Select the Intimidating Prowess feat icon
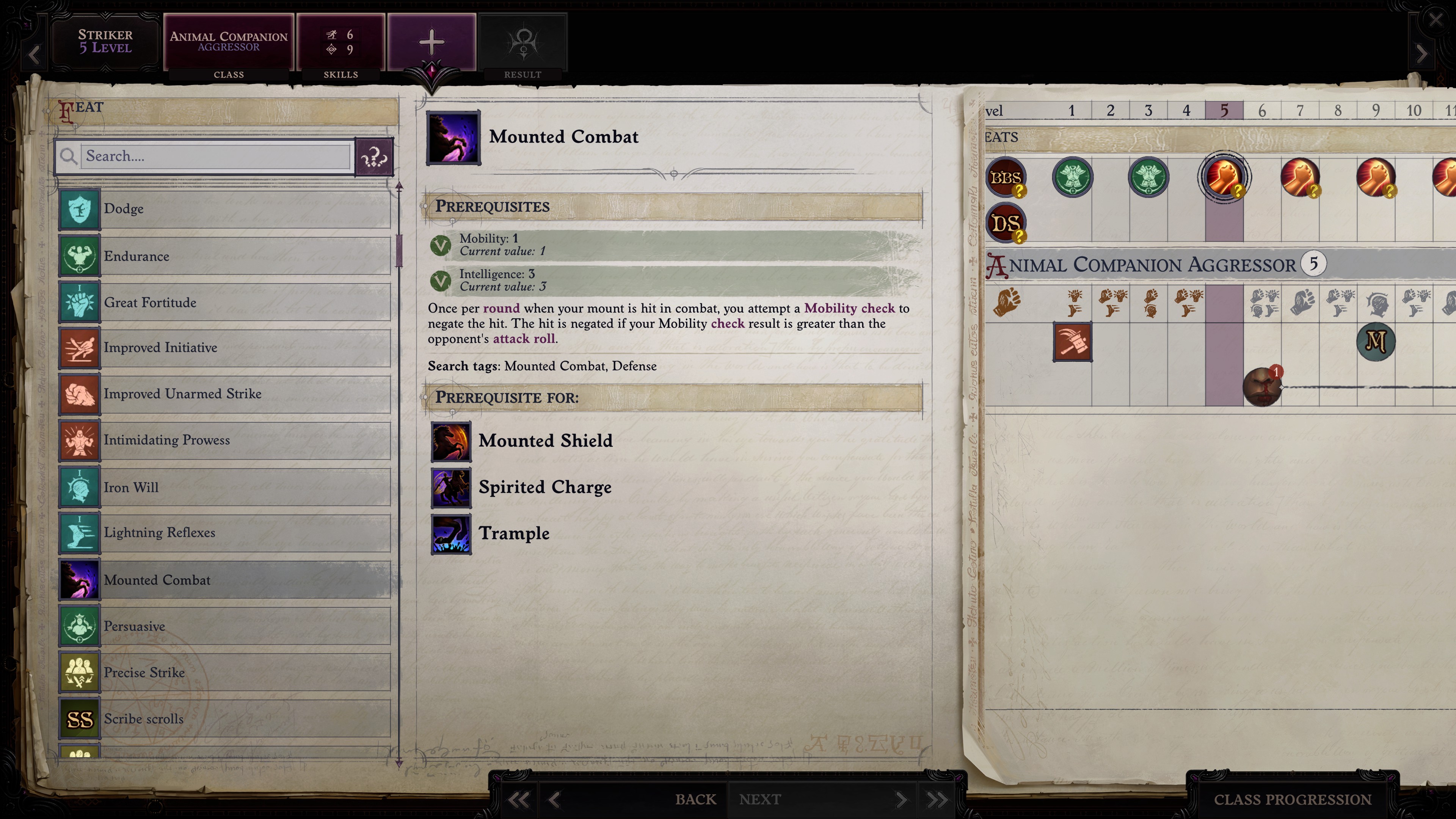Viewport: 1456px width, 819px height. [79, 440]
